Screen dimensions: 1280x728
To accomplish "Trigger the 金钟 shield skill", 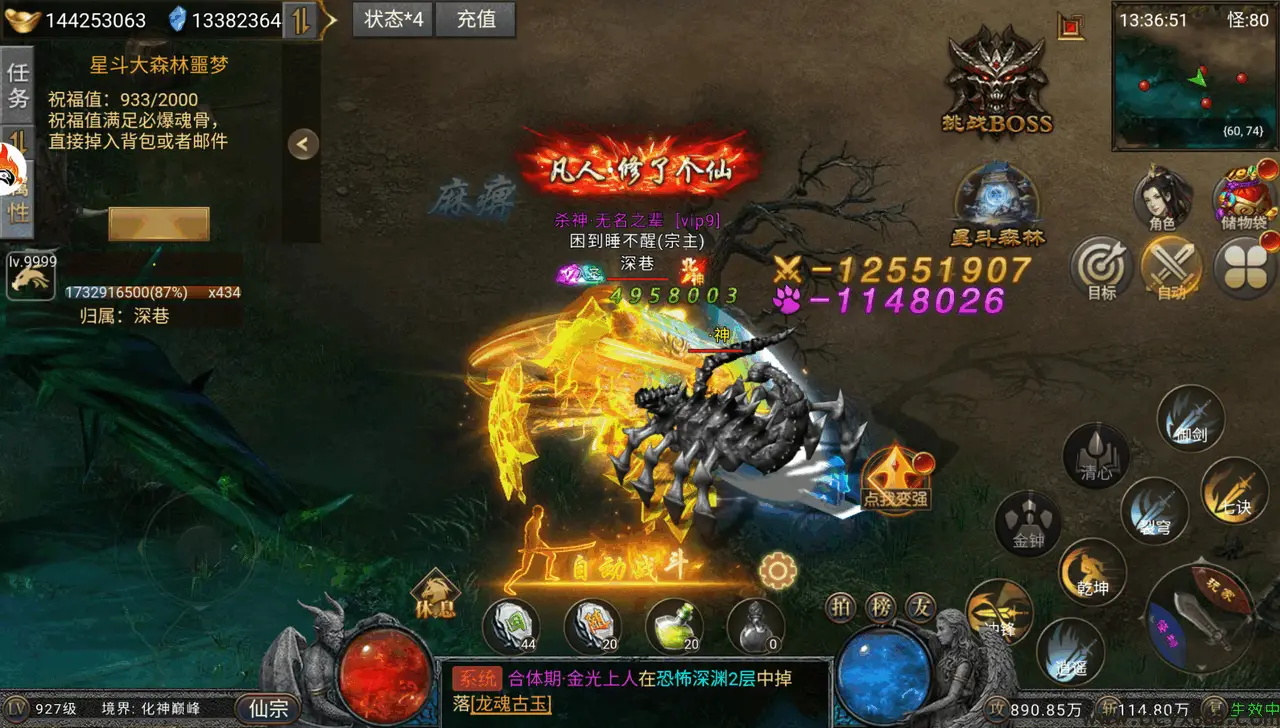I will click(x=1028, y=523).
